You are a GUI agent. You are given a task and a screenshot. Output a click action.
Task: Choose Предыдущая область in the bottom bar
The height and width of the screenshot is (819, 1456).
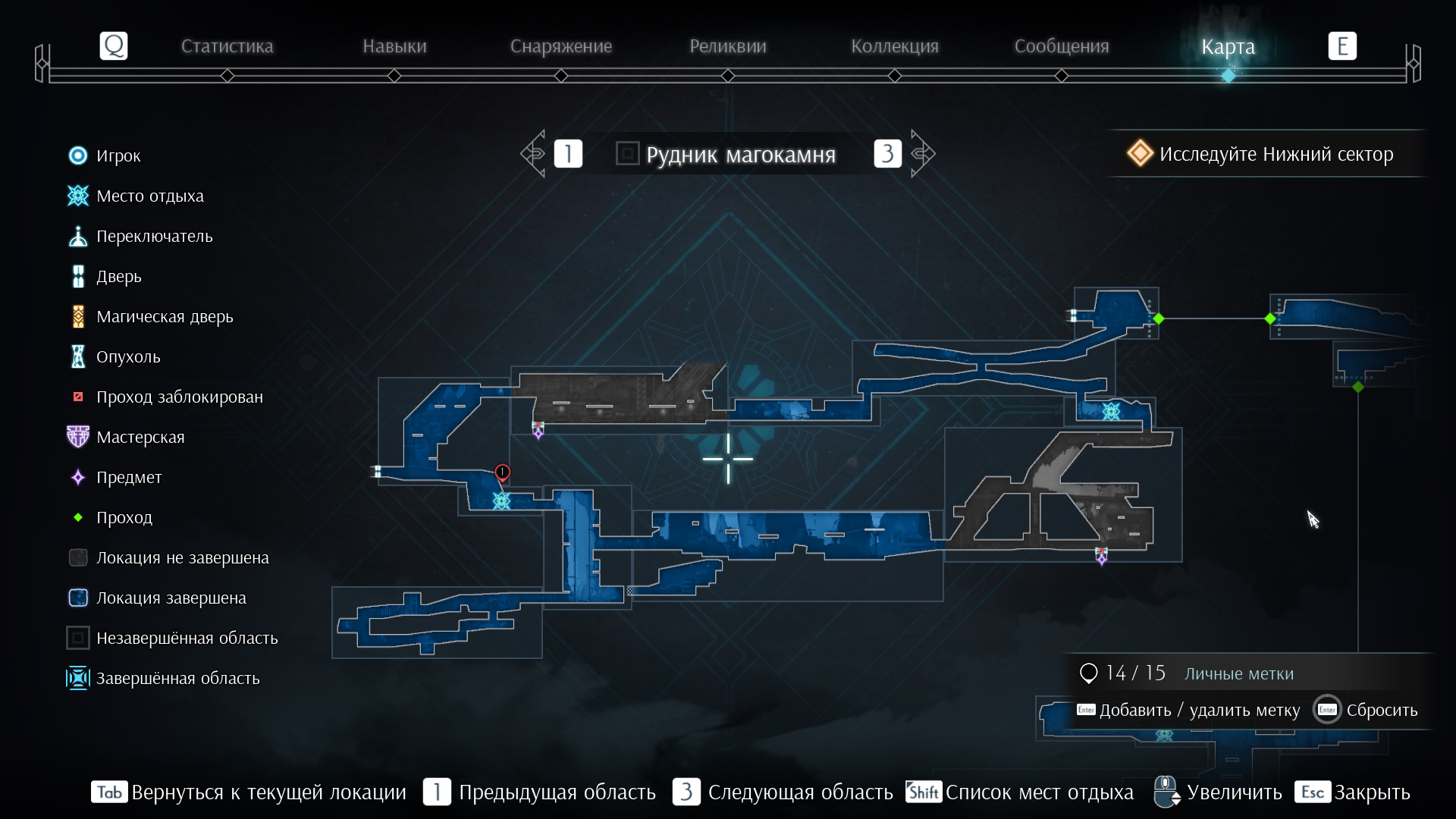pyautogui.click(x=539, y=792)
